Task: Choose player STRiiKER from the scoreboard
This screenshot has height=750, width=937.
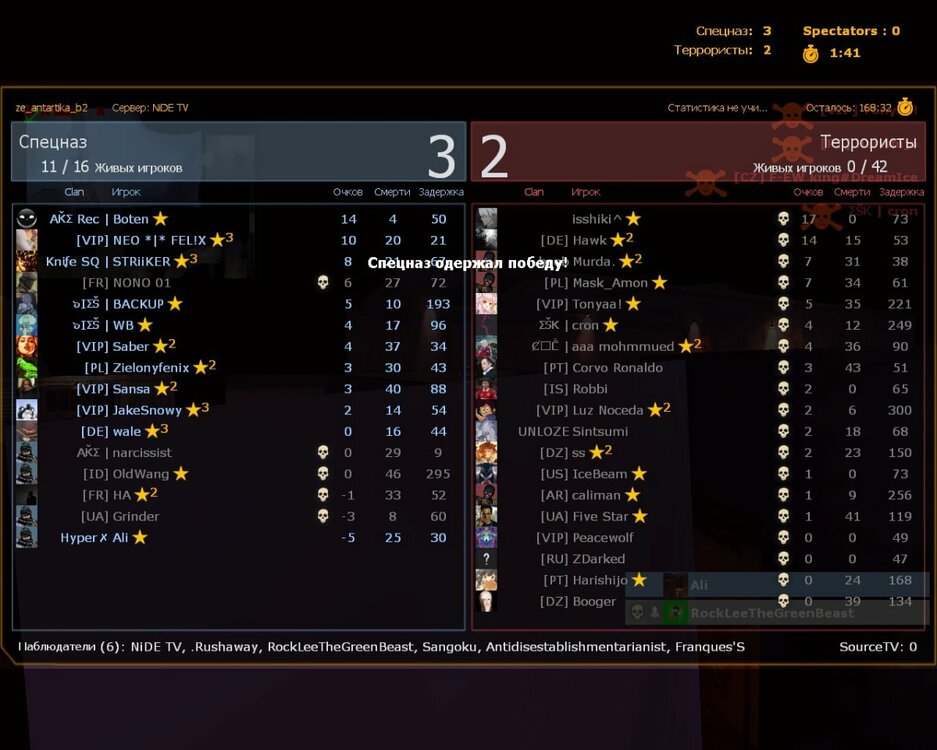Action: click(x=138, y=261)
